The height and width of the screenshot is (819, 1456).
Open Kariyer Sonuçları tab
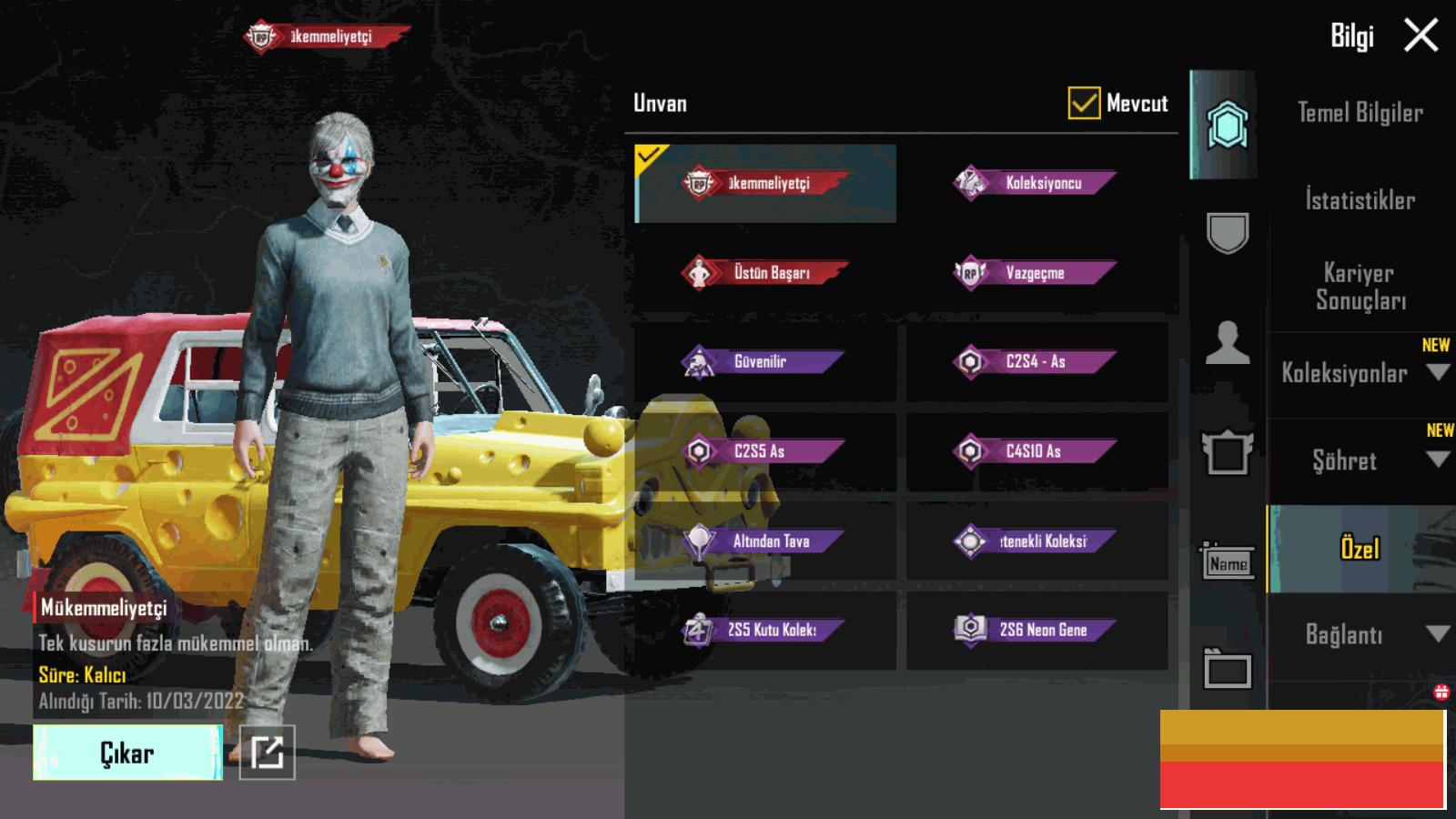(1360, 286)
